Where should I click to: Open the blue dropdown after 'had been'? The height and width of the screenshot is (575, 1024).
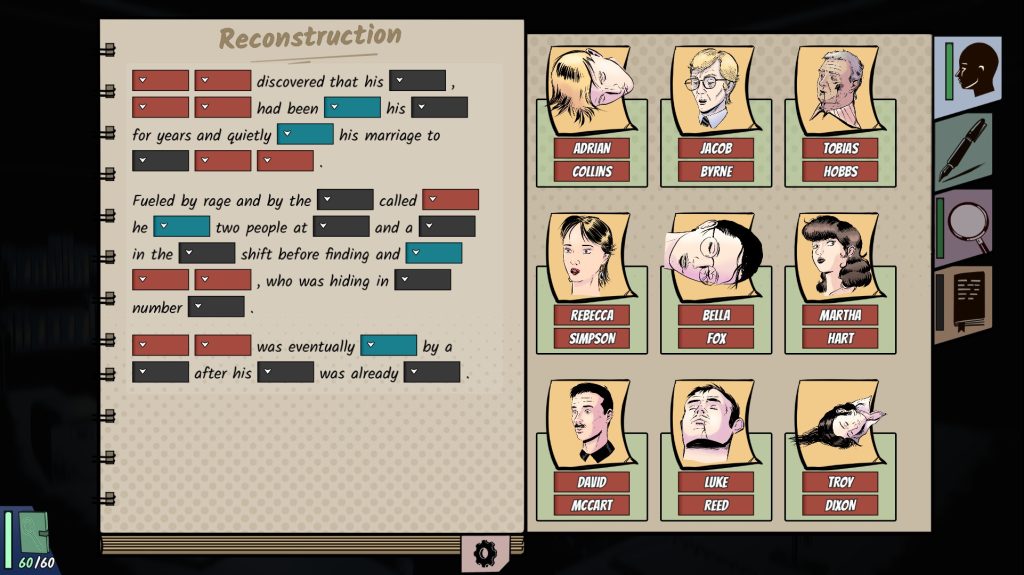click(x=352, y=108)
